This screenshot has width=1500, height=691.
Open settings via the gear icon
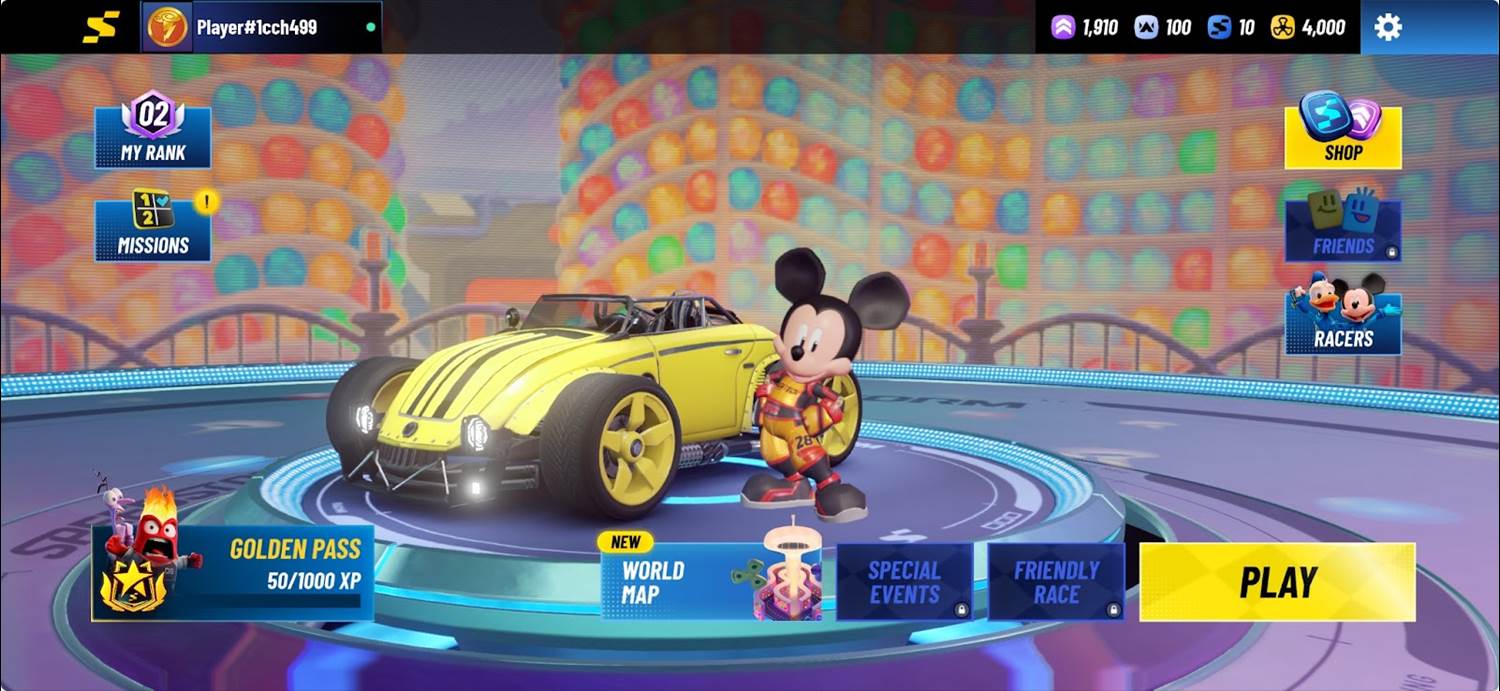pyautogui.click(x=1388, y=27)
